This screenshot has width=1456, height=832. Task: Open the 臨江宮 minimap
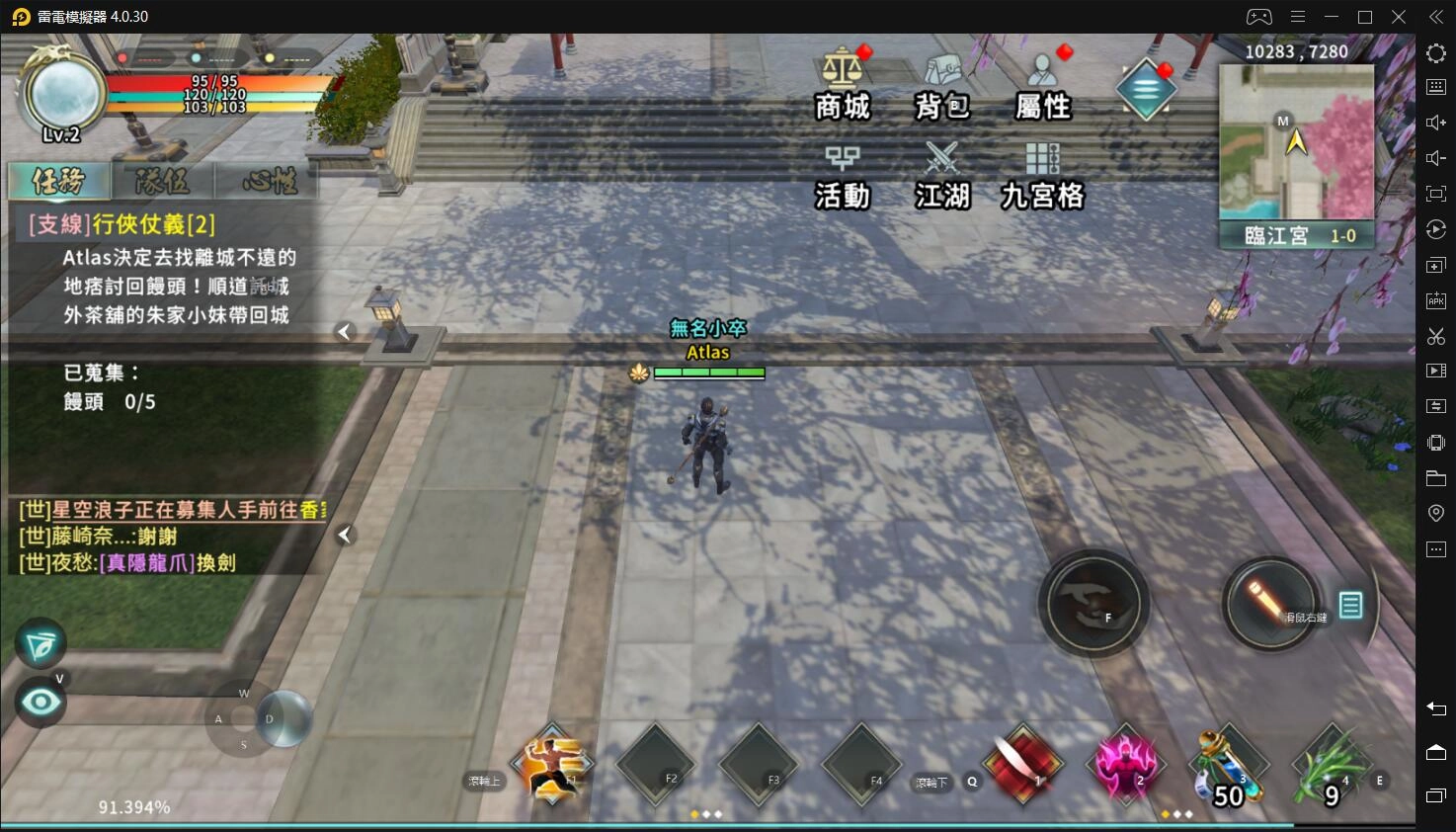[x=1296, y=143]
